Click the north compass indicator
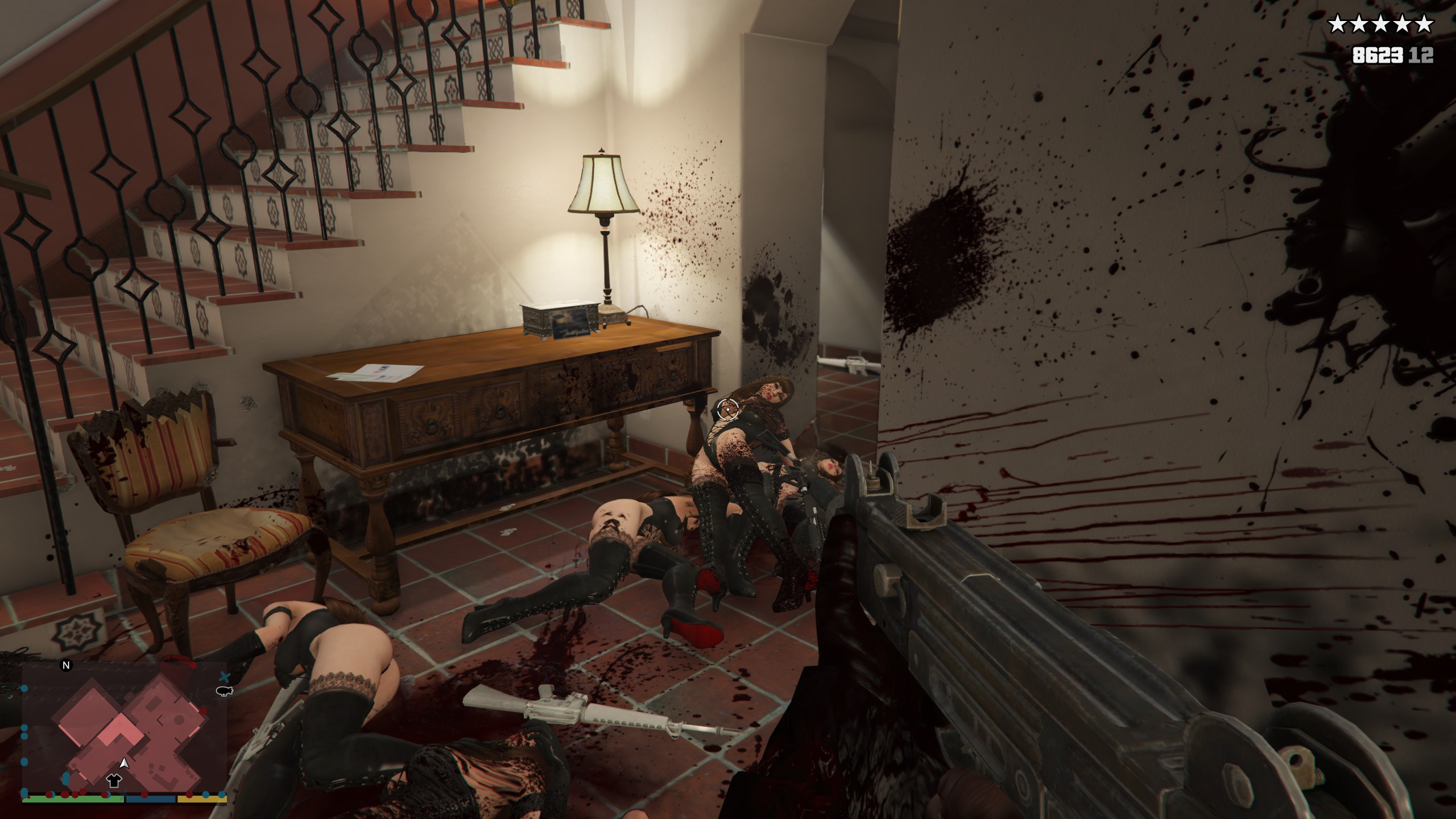The height and width of the screenshot is (819, 1456). point(67,665)
